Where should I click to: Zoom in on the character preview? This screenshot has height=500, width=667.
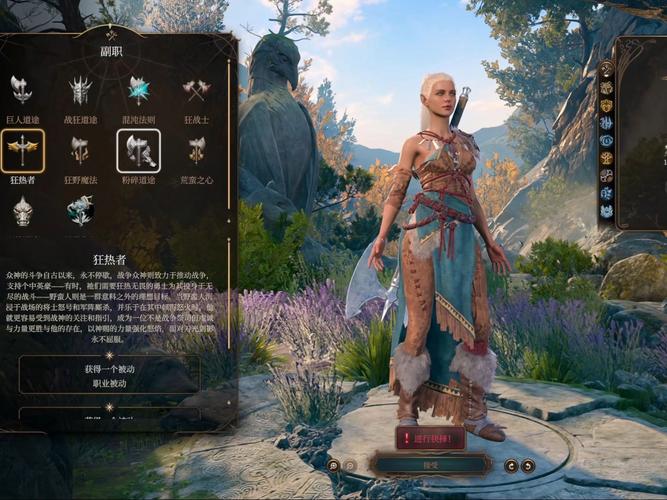click(334, 465)
